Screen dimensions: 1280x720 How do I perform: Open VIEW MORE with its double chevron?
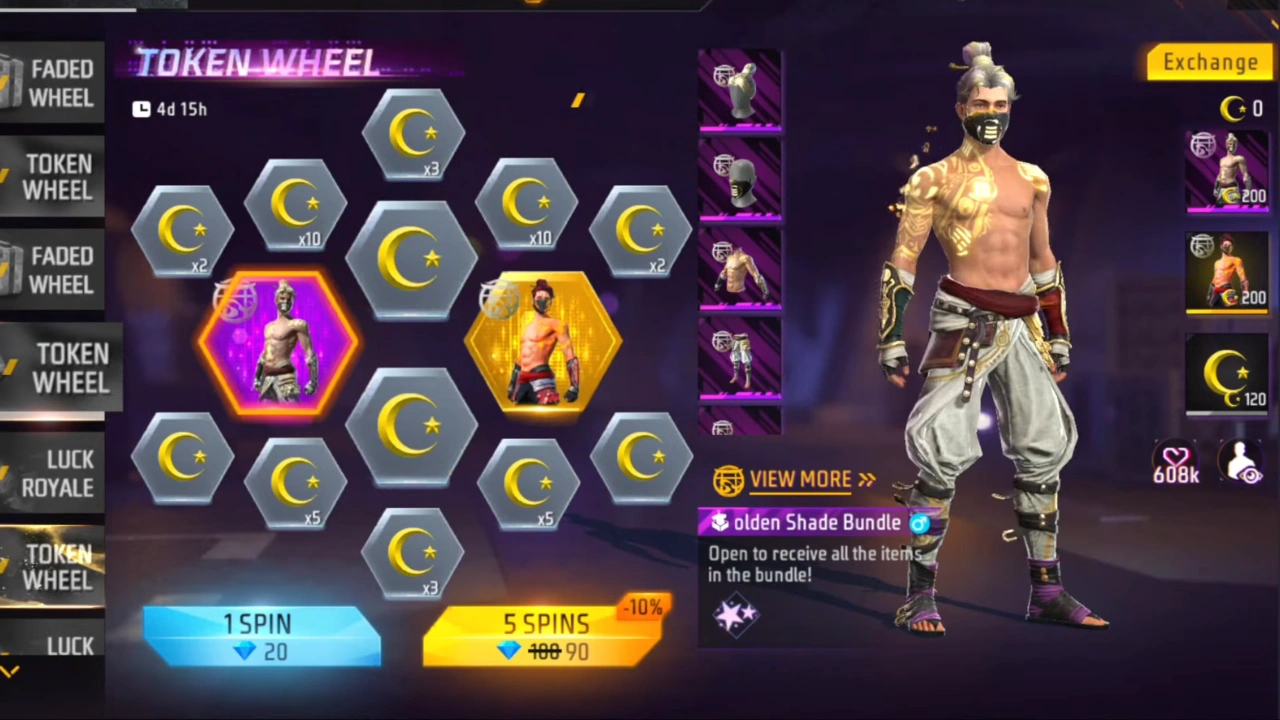point(866,479)
